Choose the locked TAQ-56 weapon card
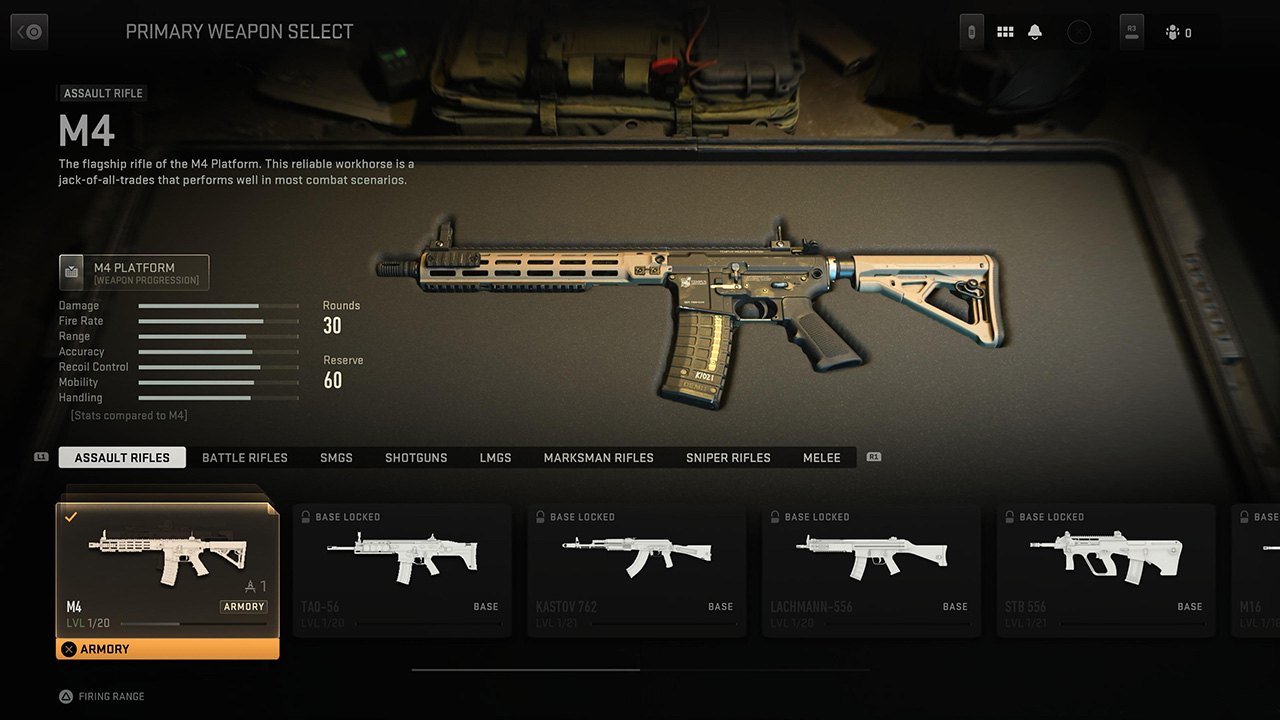Screen dimensions: 1280x720 click(402, 570)
